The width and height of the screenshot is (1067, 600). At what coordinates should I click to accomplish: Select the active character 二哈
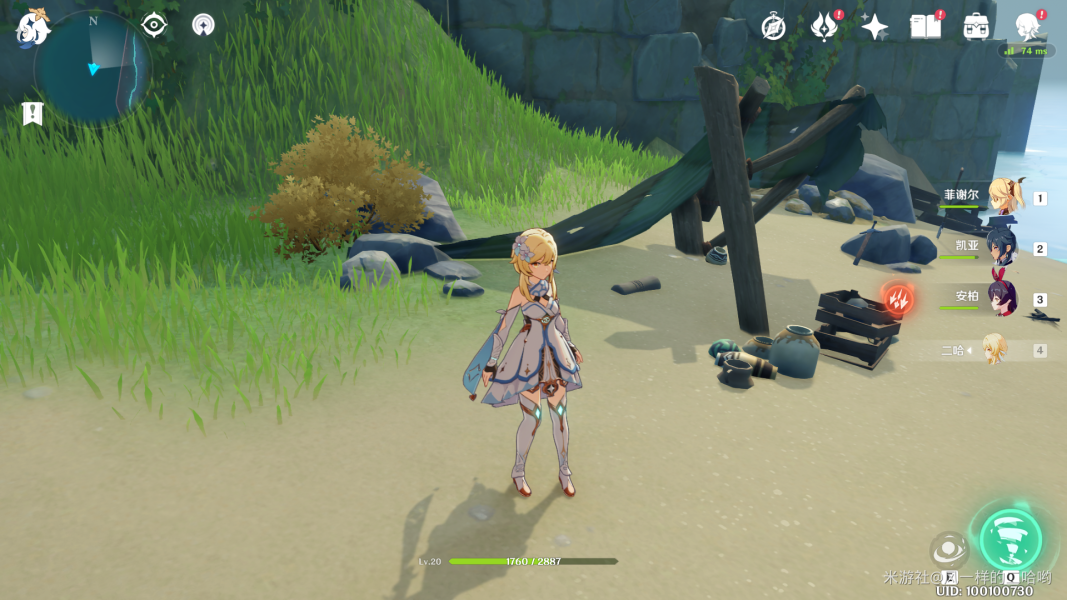tap(993, 349)
